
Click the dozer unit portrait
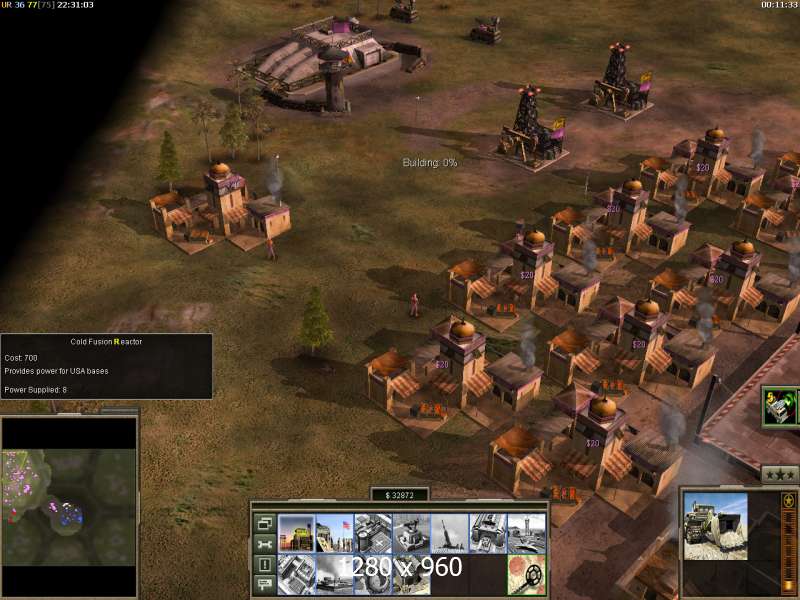[x=715, y=527]
